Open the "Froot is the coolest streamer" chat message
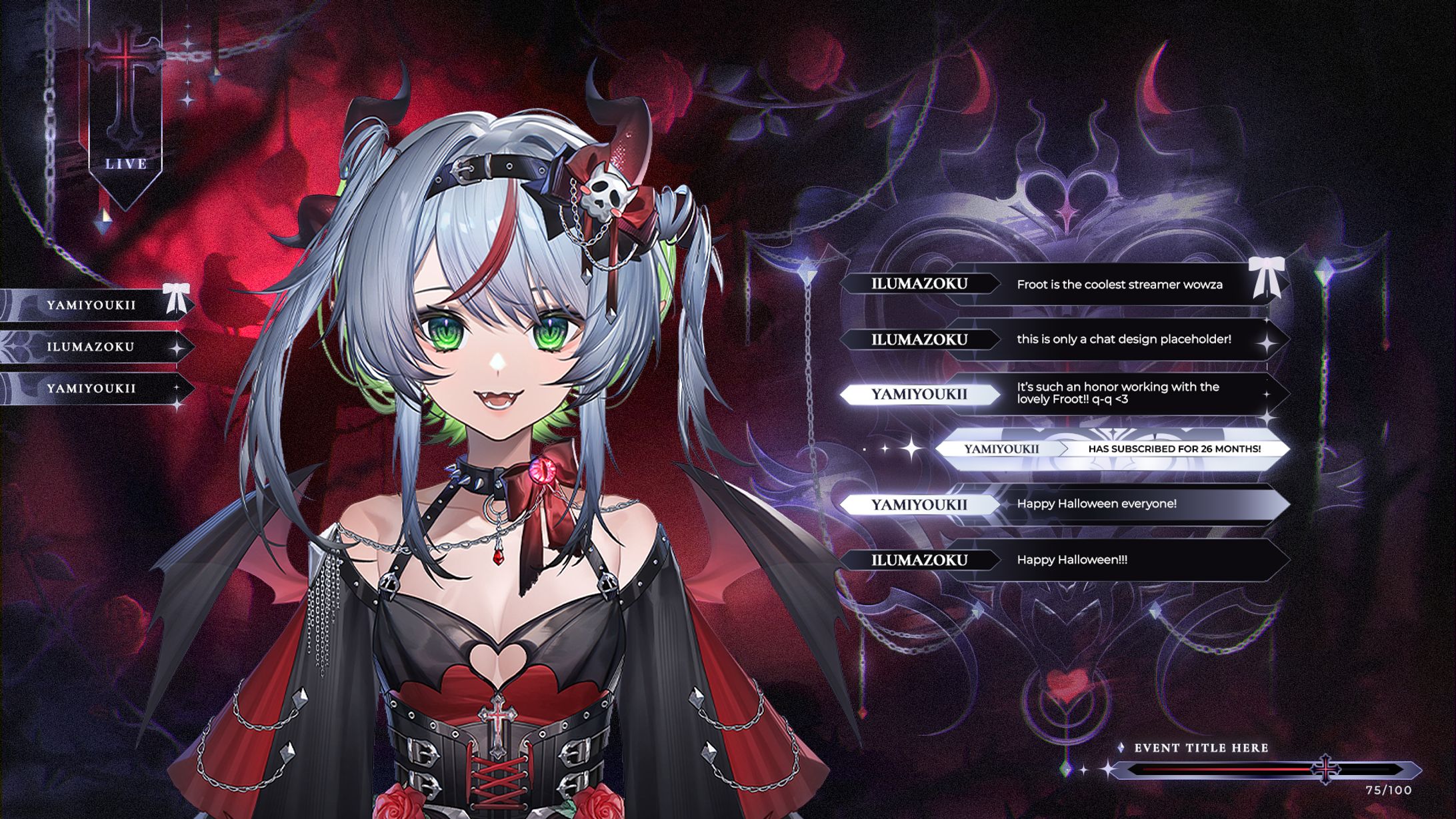Screen dimensions: 1456x819 (1119, 285)
